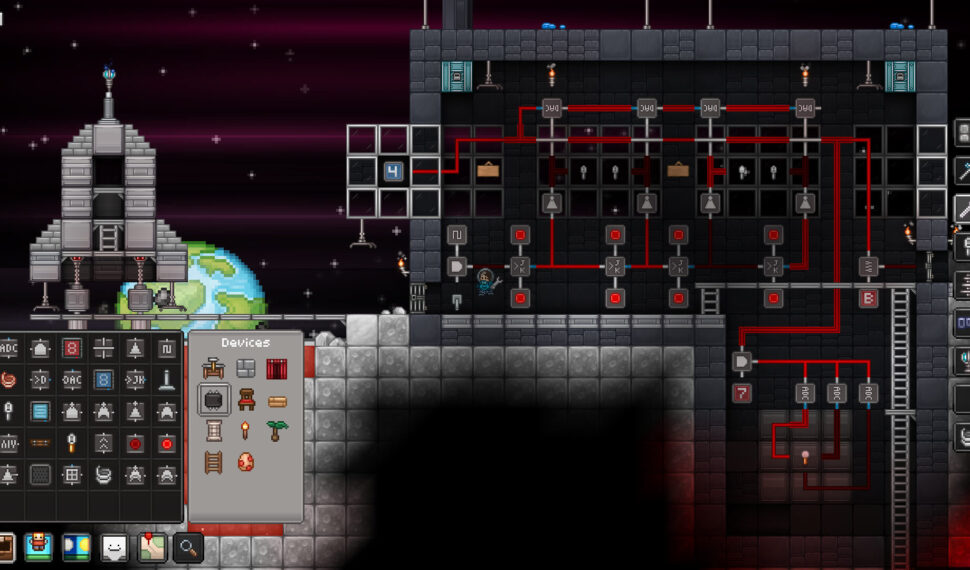970x570 pixels.
Task: Choose the red curtain in Devices
Action: pyautogui.click(x=277, y=369)
